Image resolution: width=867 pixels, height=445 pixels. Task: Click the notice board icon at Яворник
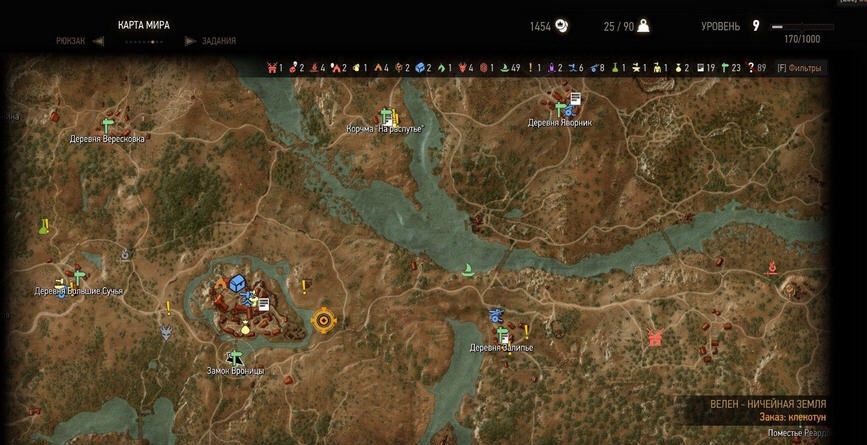(x=576, y=98)
